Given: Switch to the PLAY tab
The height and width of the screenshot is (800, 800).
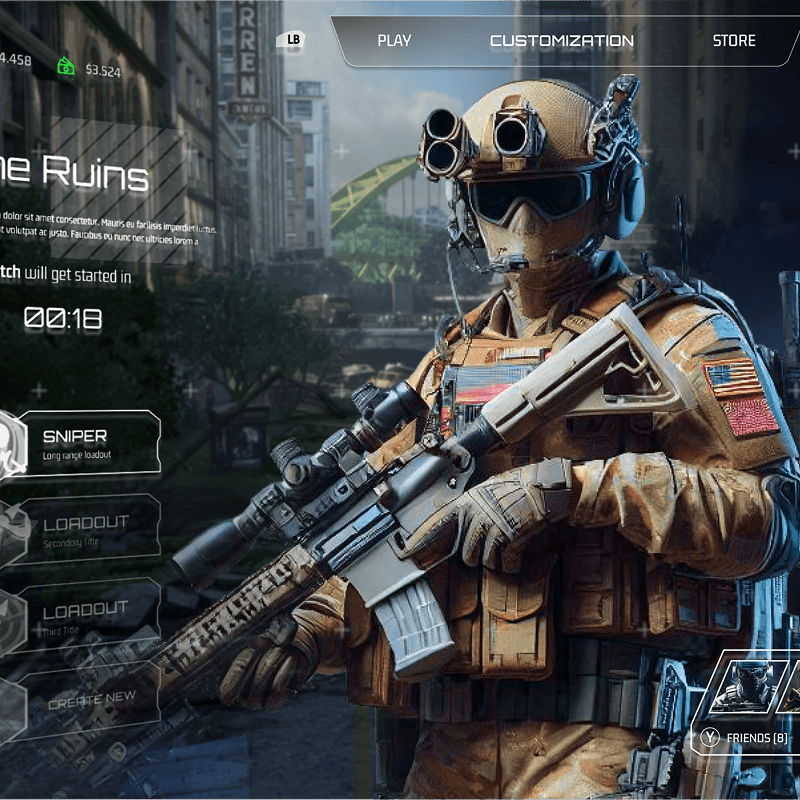Looking at the screenshot, I should (394, 41).
